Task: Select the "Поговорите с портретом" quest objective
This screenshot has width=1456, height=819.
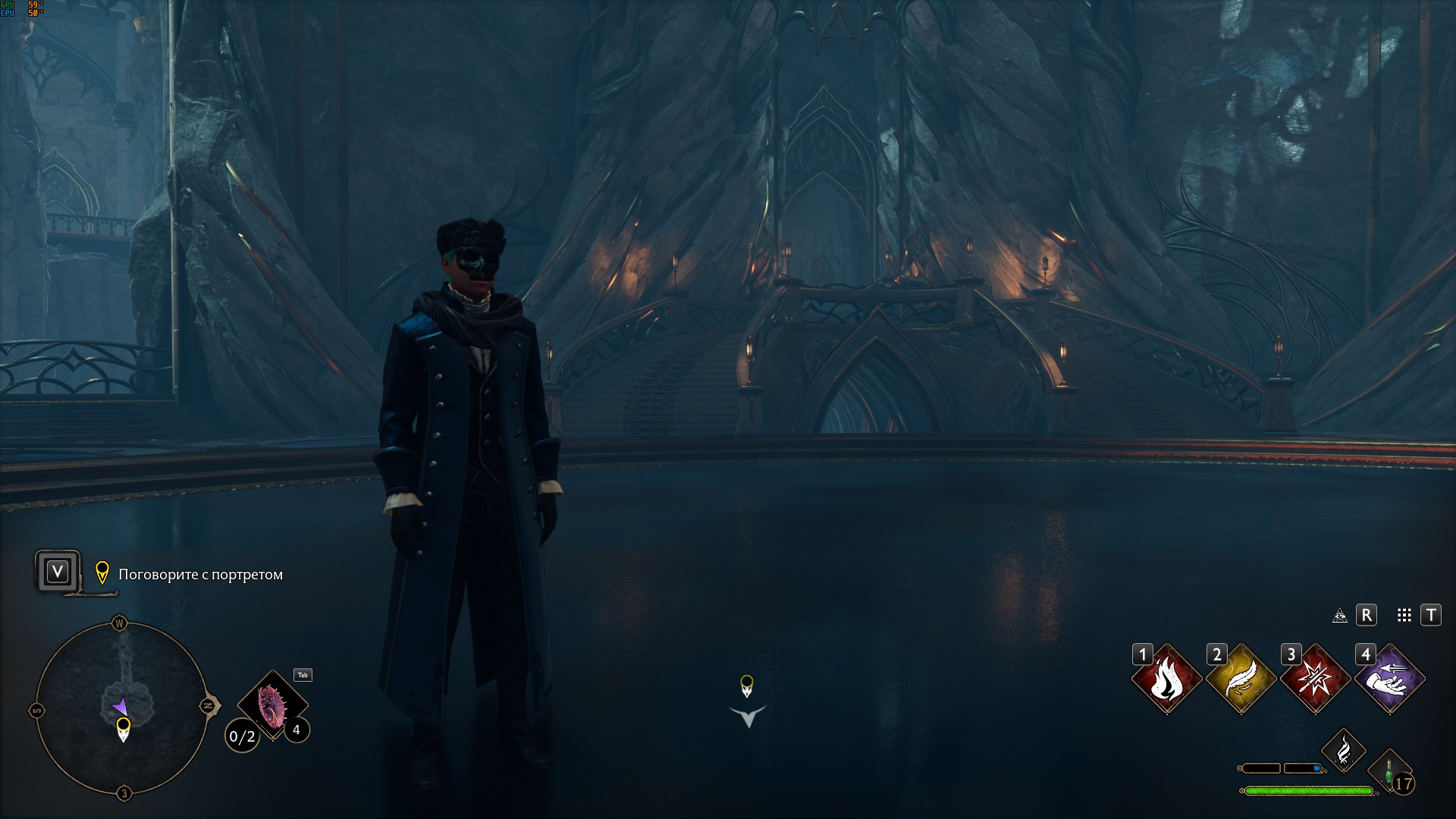Action: point(200,575)
